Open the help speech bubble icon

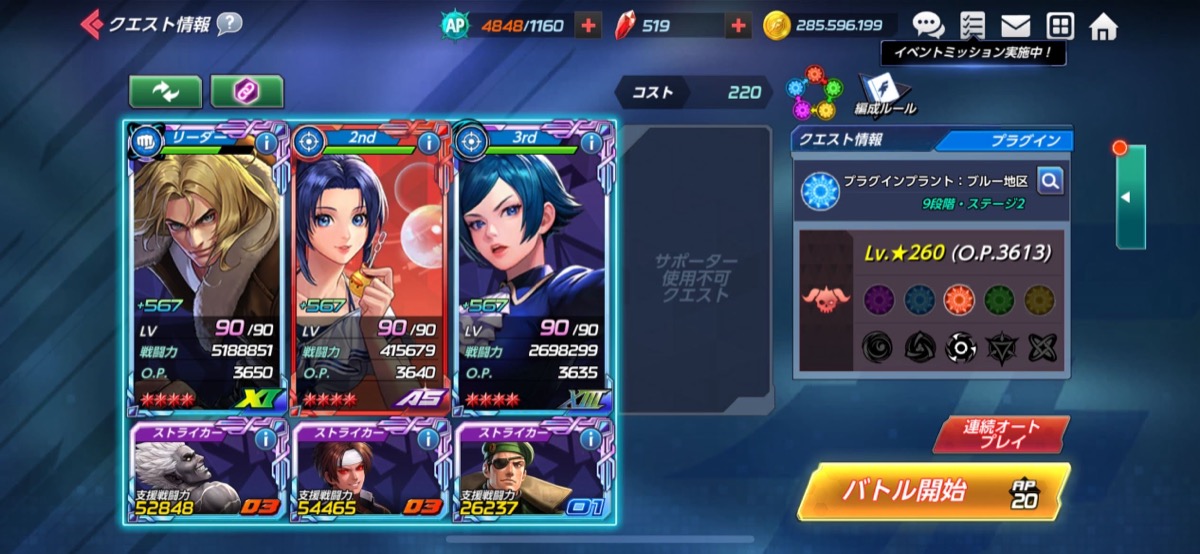coord(229,23)
